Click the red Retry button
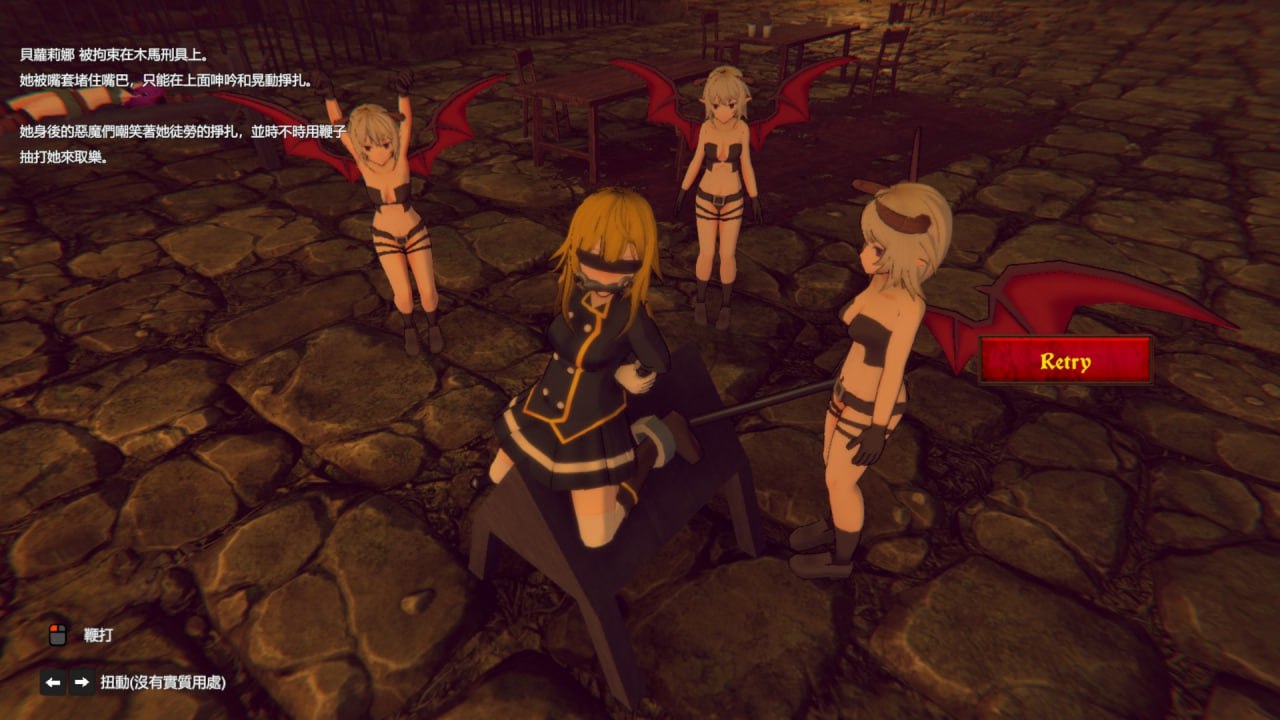The image size is (1280, 720). 1065,361
